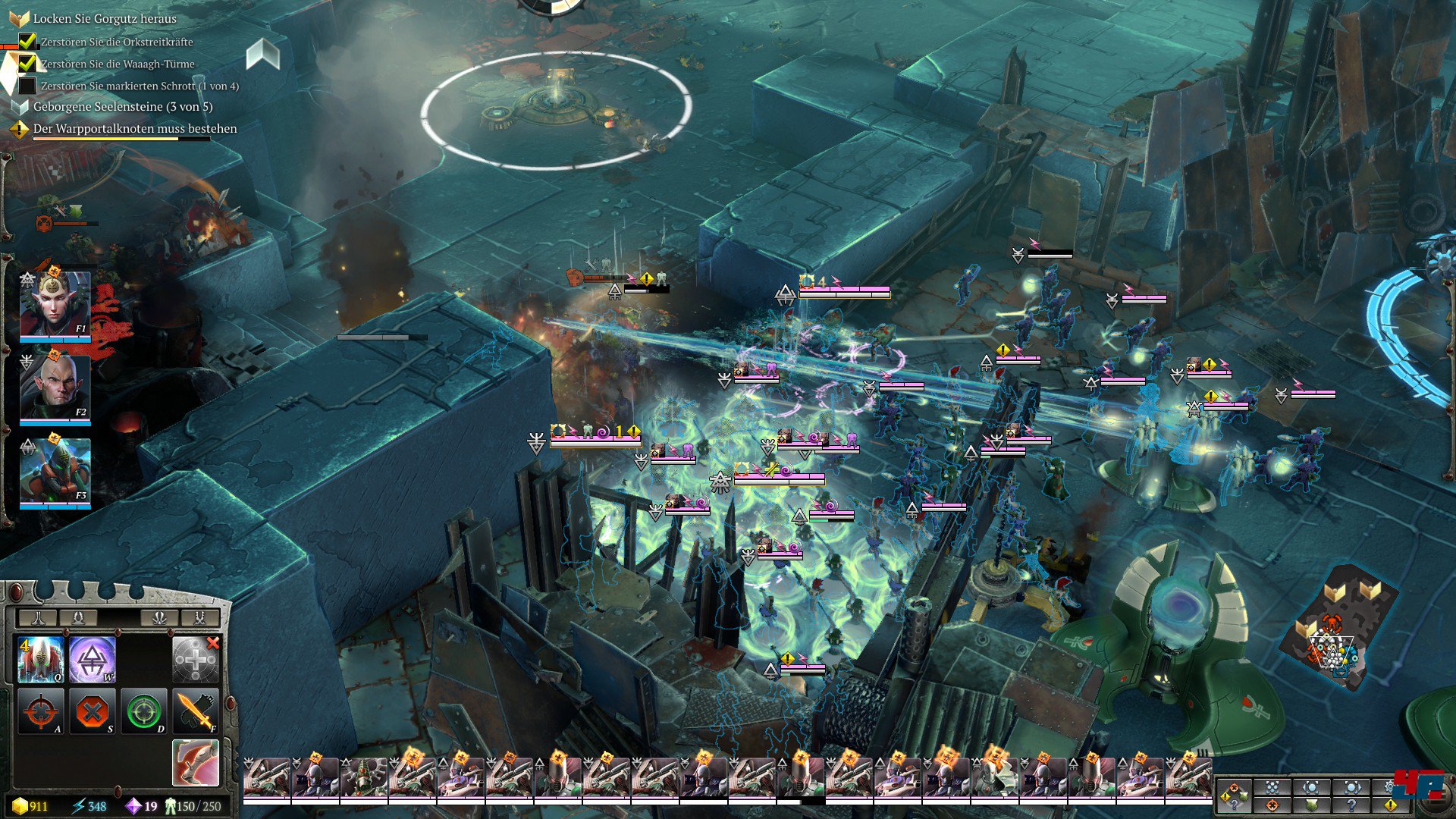Choose the red crosshair attack command
This screenshot has height=819, width=1456.
(x=40, y=711)
